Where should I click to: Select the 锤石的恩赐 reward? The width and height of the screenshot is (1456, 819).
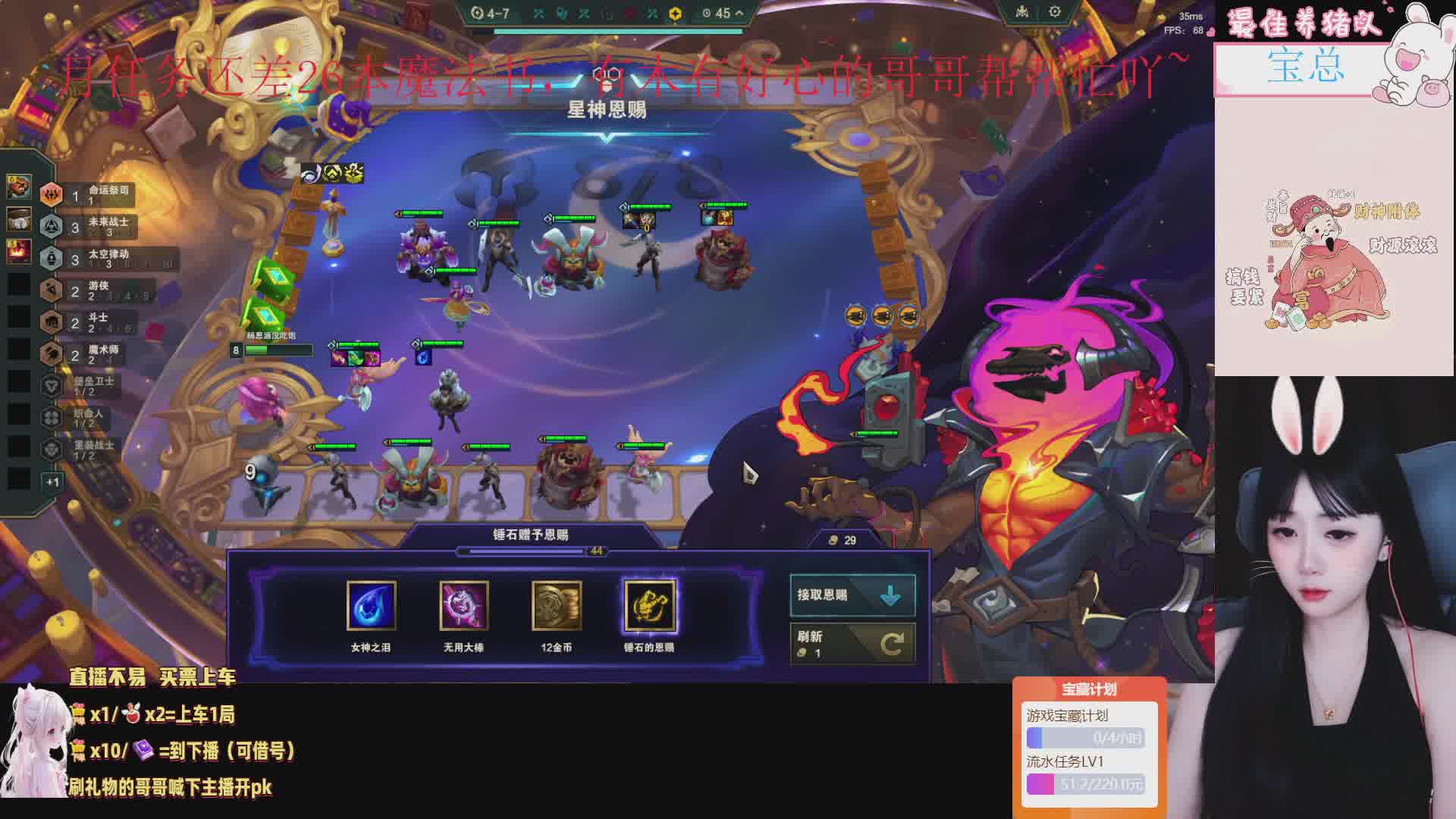(649, 605)
